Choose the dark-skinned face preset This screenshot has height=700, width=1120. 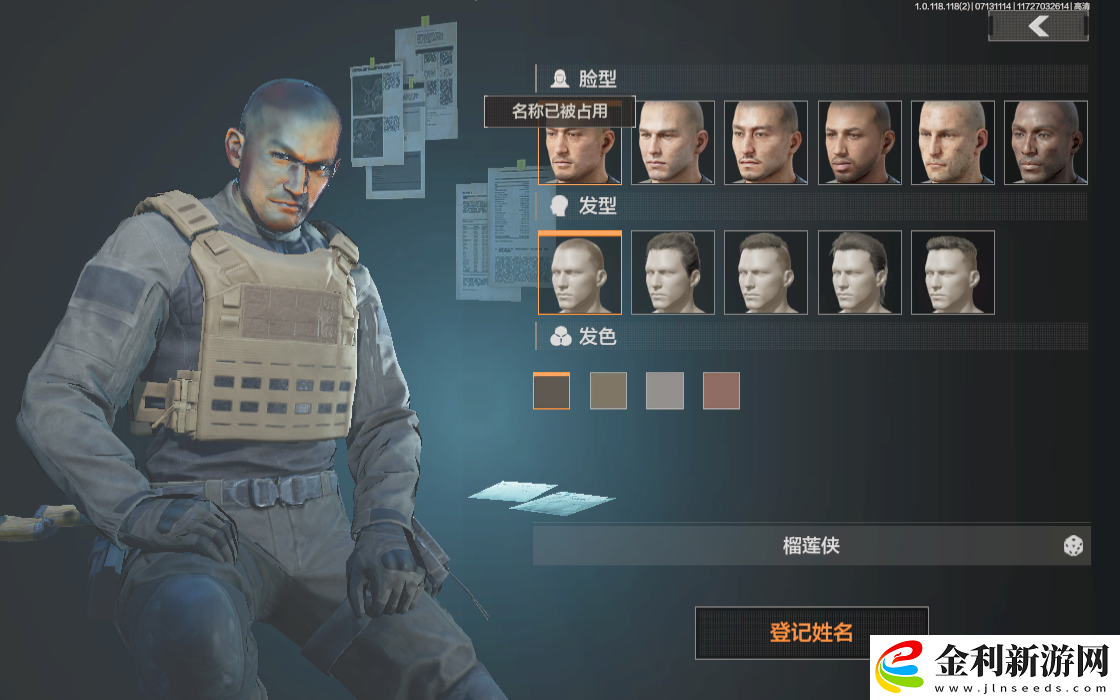click(1045, 143)
